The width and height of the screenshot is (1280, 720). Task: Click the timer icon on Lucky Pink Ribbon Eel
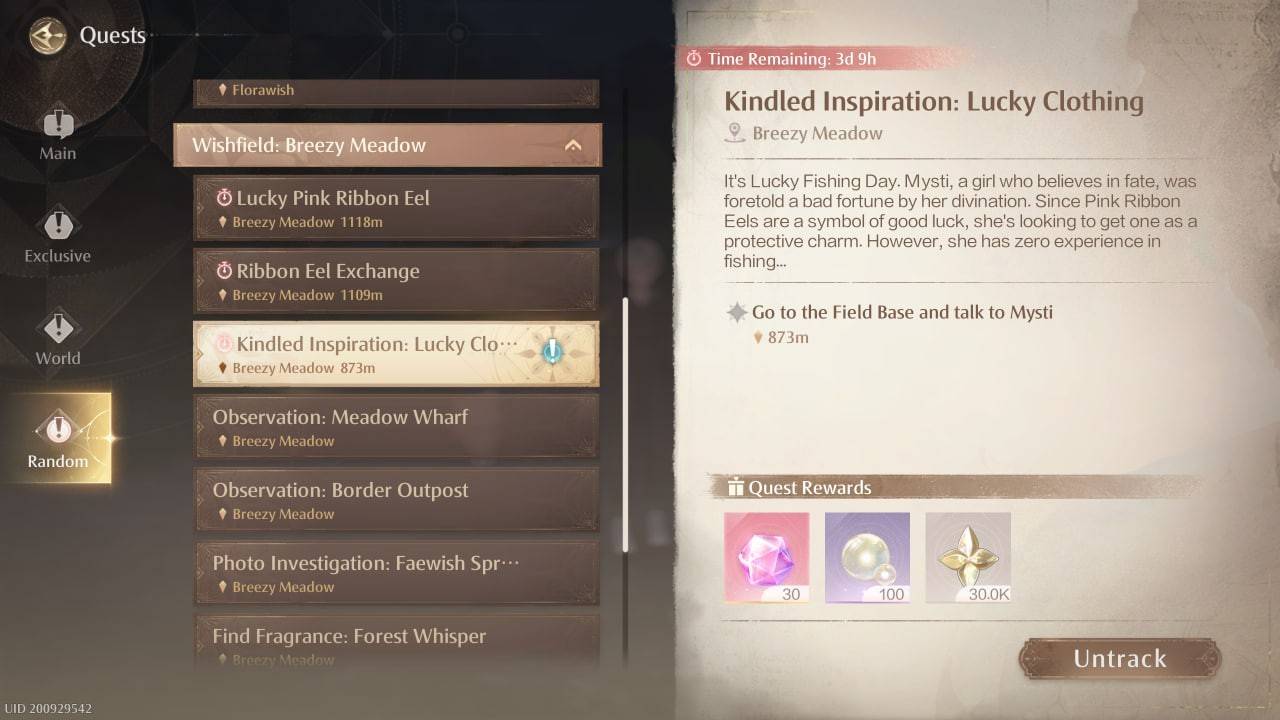(x=224, y=197)
